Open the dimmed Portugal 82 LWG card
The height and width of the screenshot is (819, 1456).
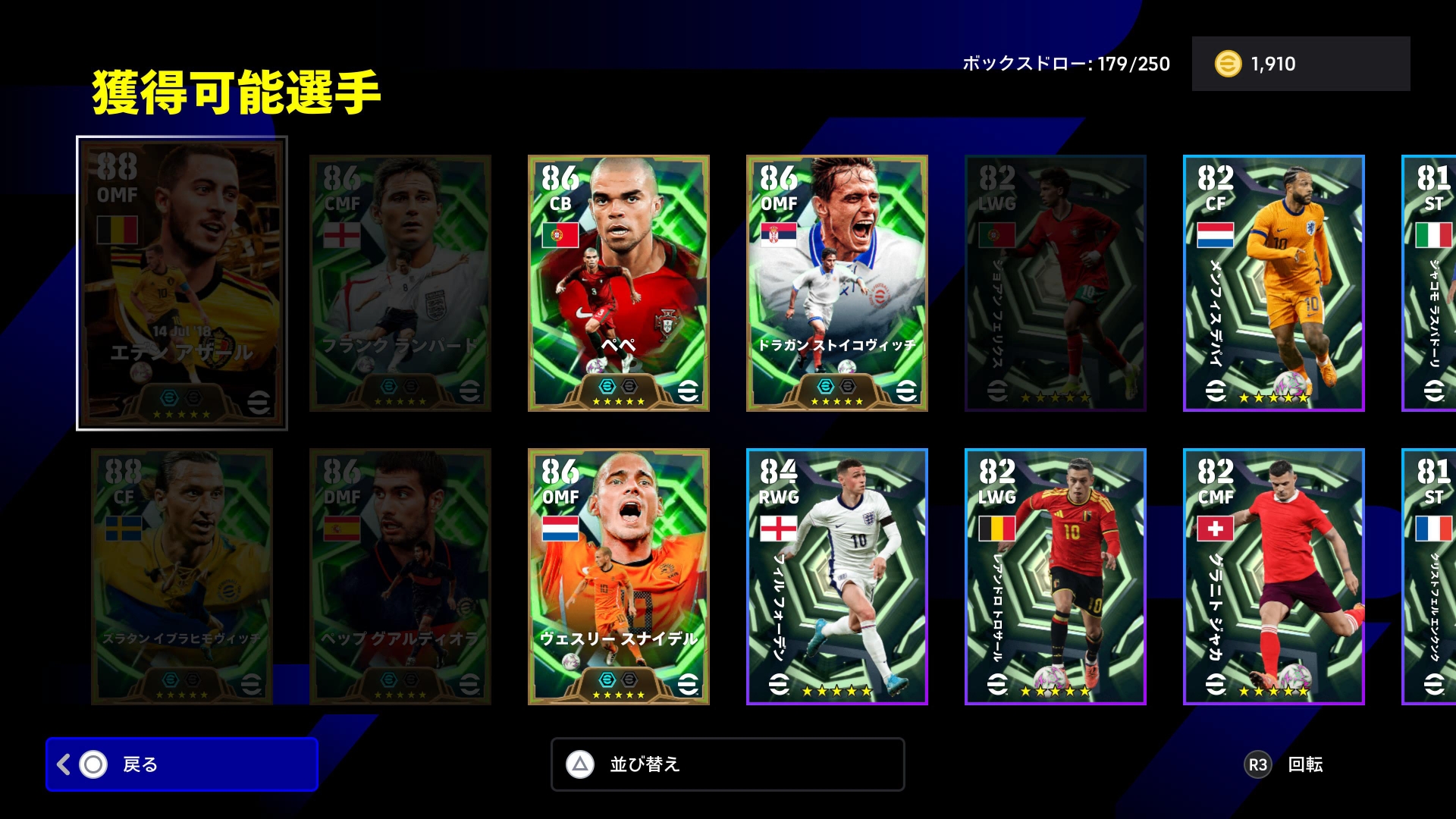pos(1056,283)
